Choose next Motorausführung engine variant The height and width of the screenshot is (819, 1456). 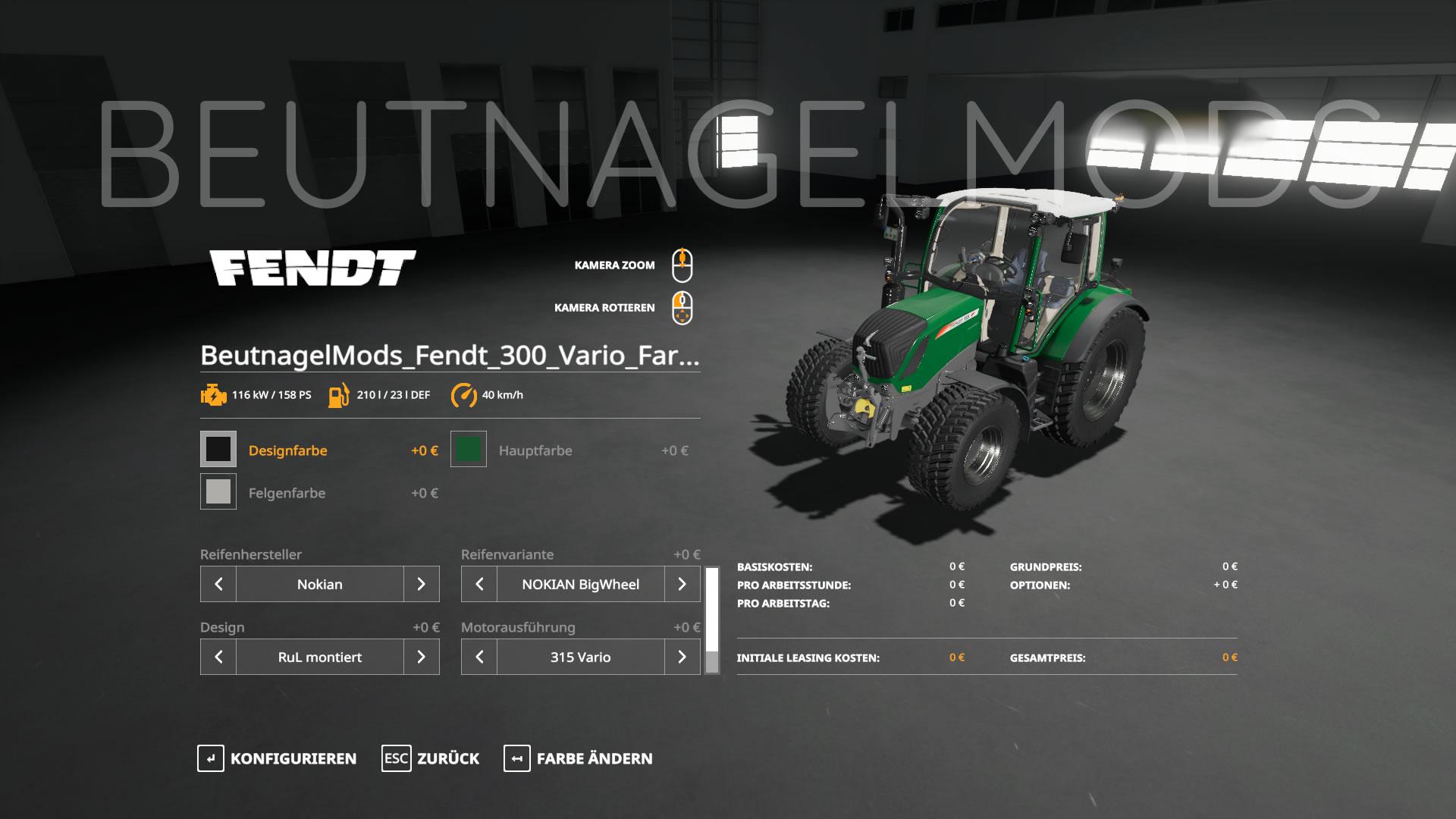coord(682,657)
